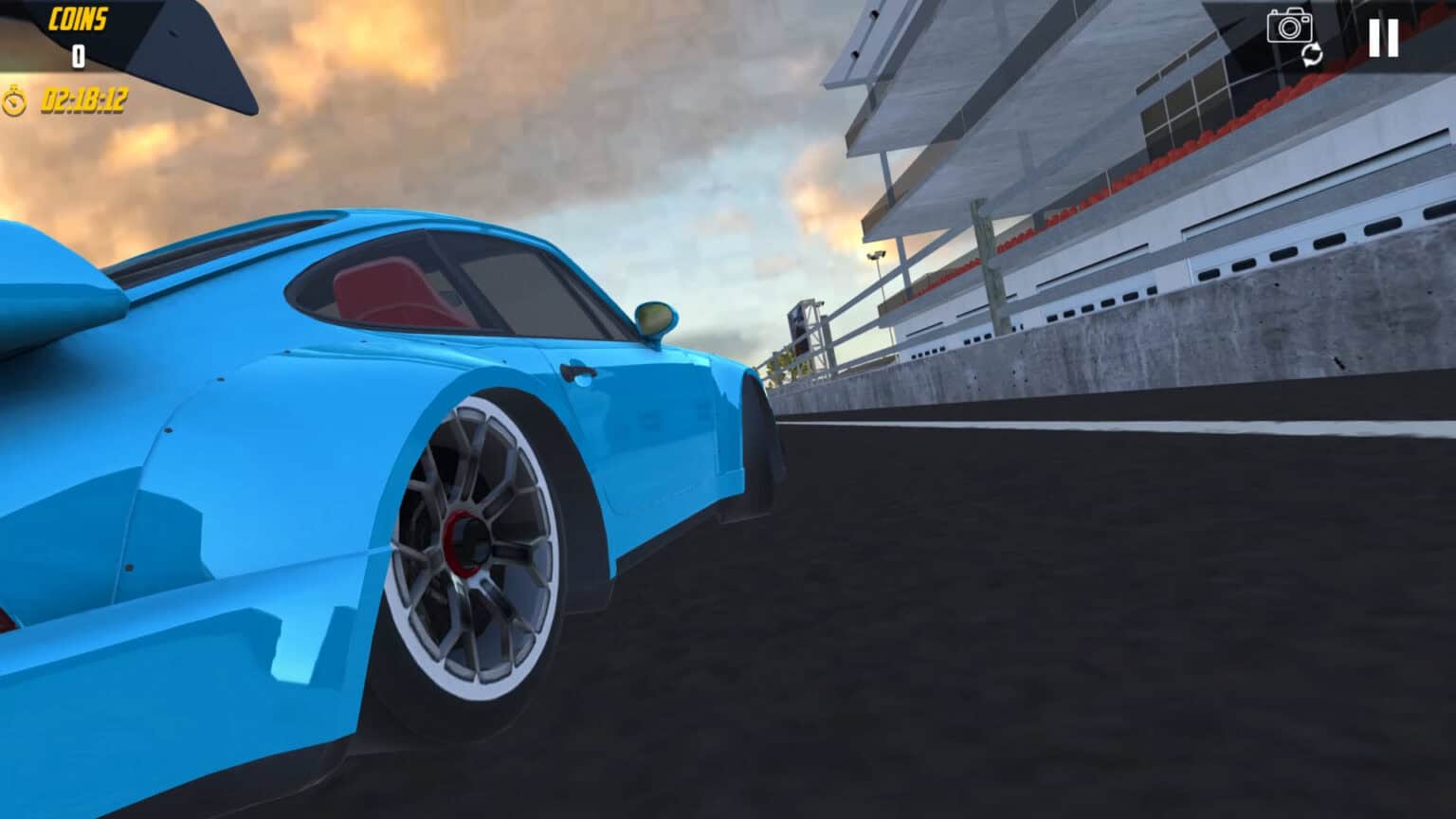Toggle pause state with the pause control
The width and height of the screenshot is (1456, 819).
coord(1384,38)
